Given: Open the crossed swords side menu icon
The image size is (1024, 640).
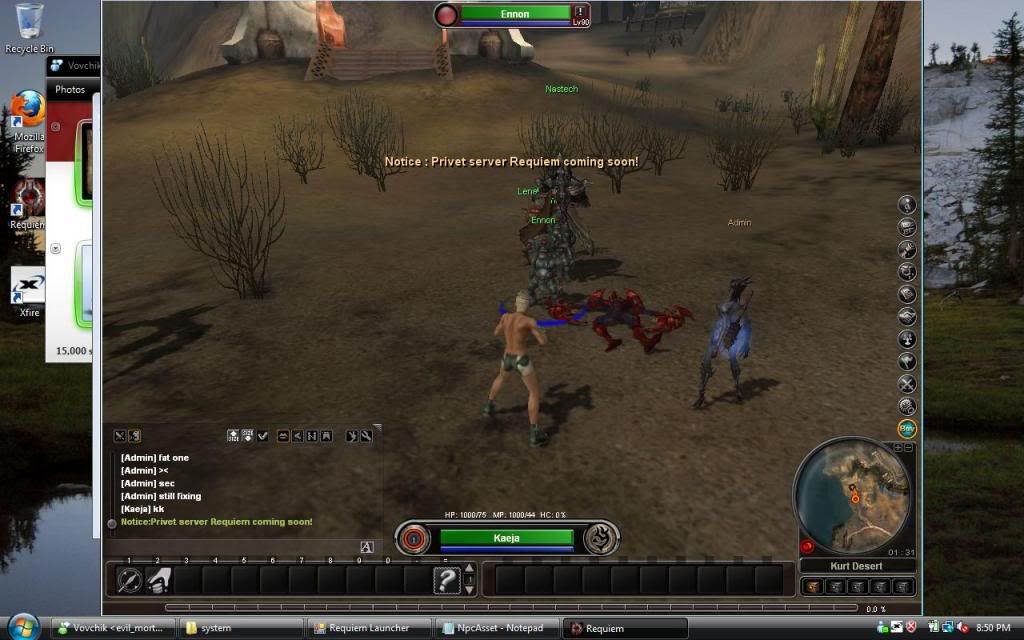Looking at the screenshot, I should click(907, 383).
